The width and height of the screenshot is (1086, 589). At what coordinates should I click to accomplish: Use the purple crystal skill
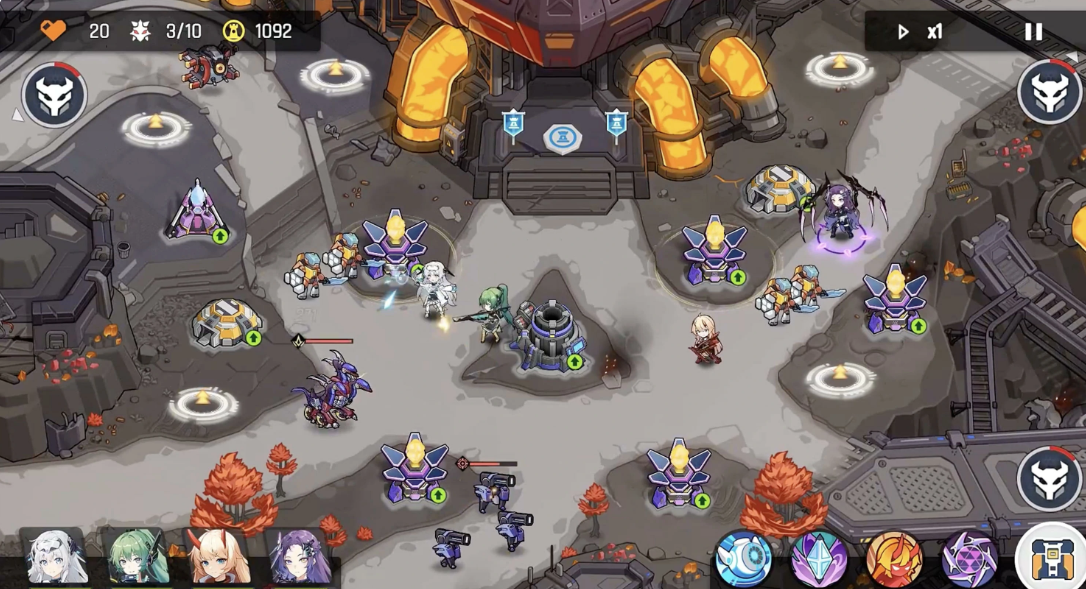pos(819,558)
